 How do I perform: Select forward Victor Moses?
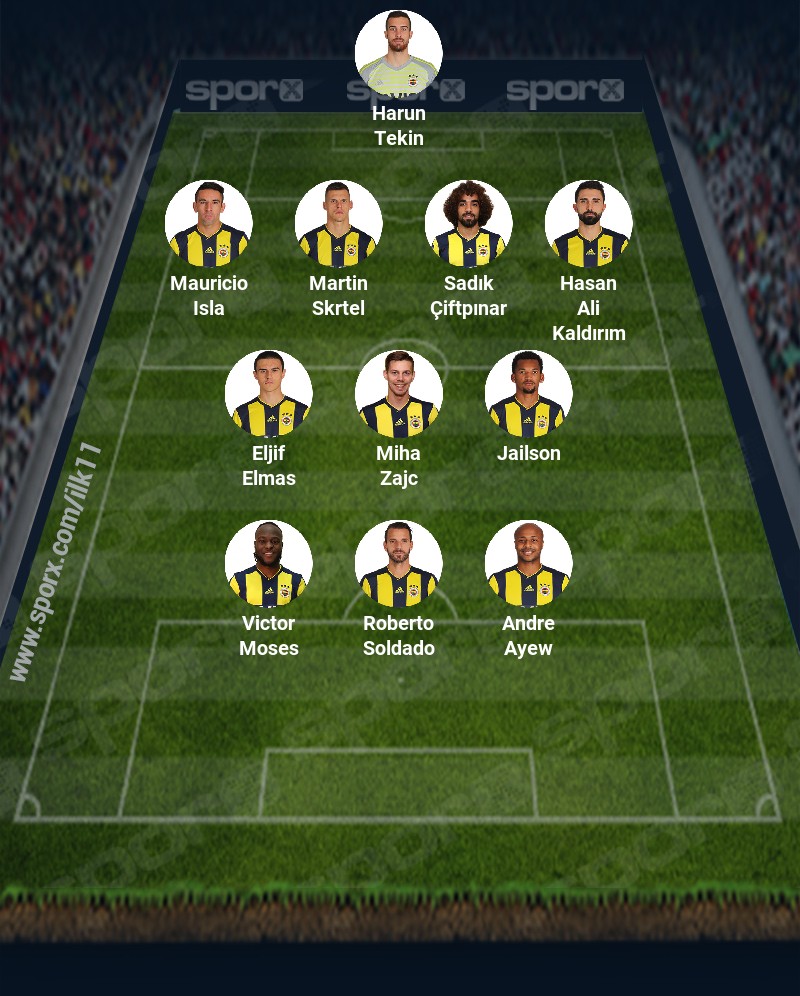[x=269, y=564]
